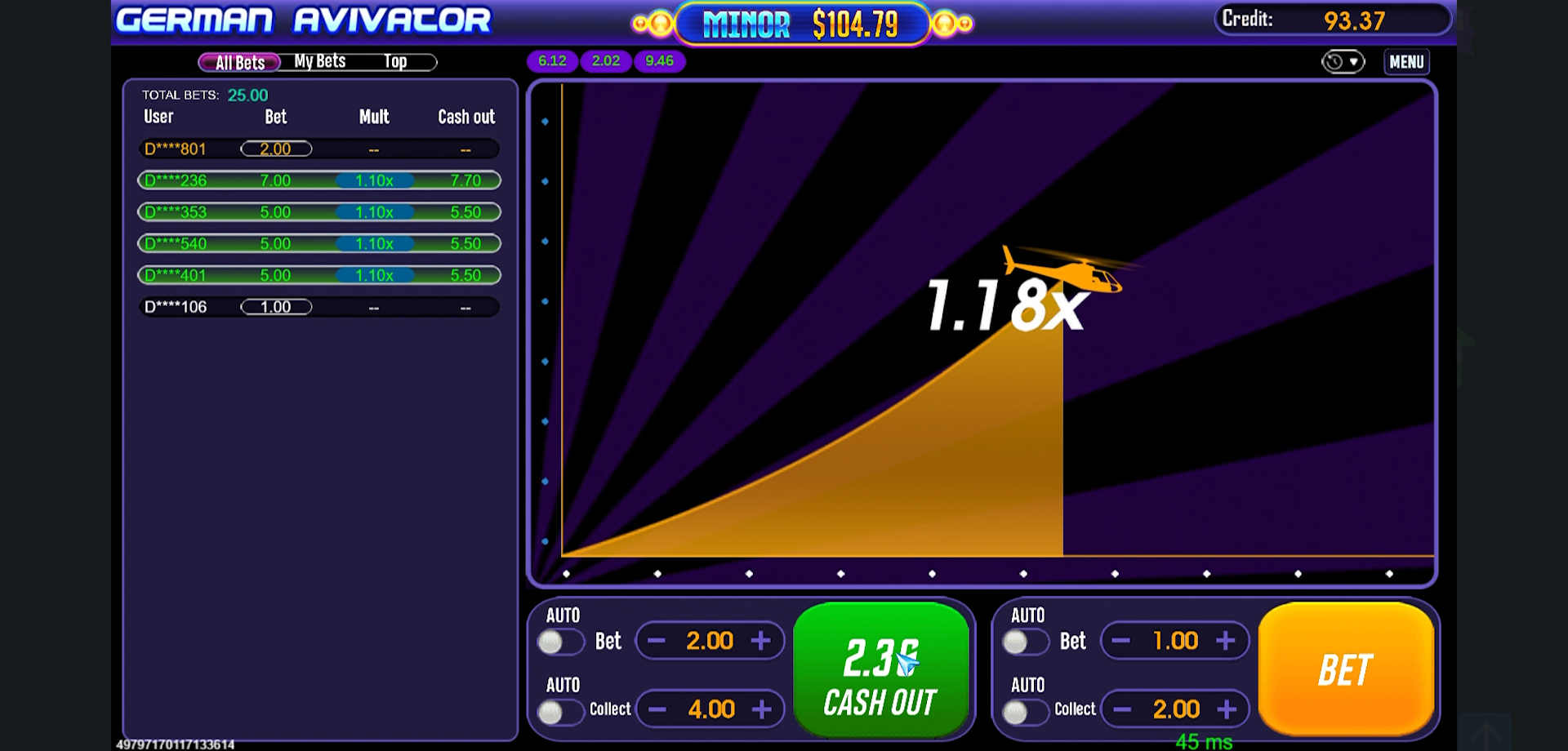Enable Auto Bet on the left betting panel
1568x751 pixels.
pyautogui.click(x=561, y=642)
